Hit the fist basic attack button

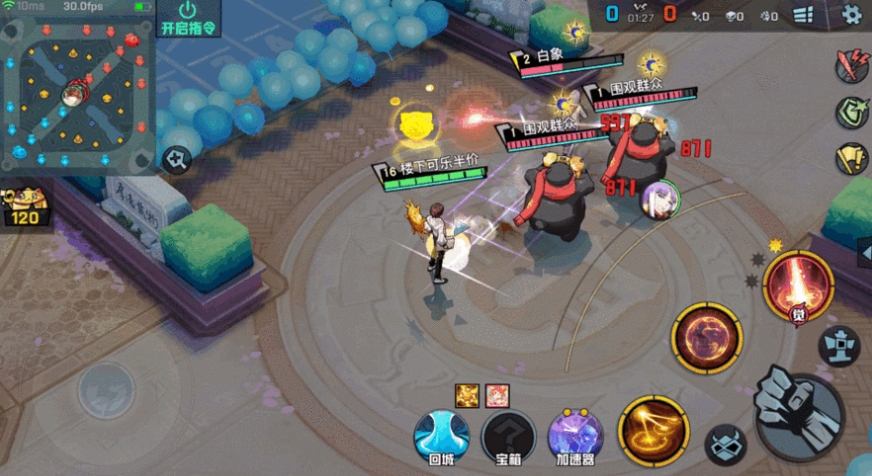(x=797, y=409)
